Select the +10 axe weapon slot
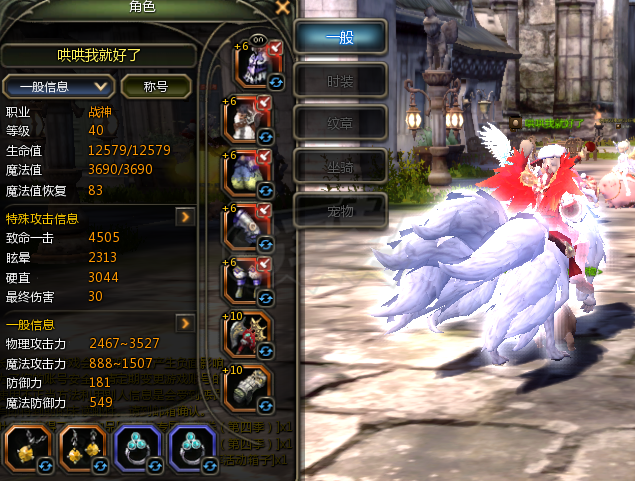635x481 pixels. pyautogui.click(x=249, y=336)
